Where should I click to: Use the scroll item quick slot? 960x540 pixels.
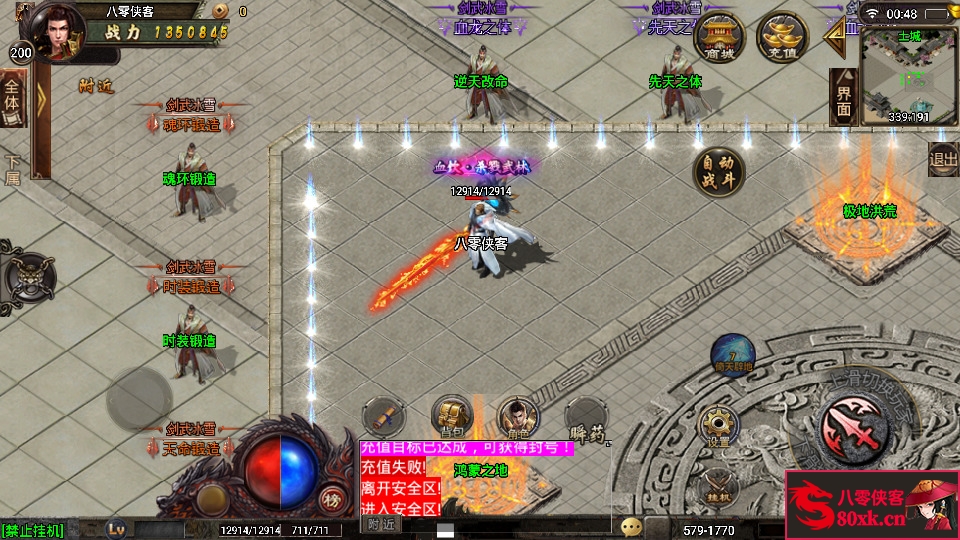(x=383, y=416)
